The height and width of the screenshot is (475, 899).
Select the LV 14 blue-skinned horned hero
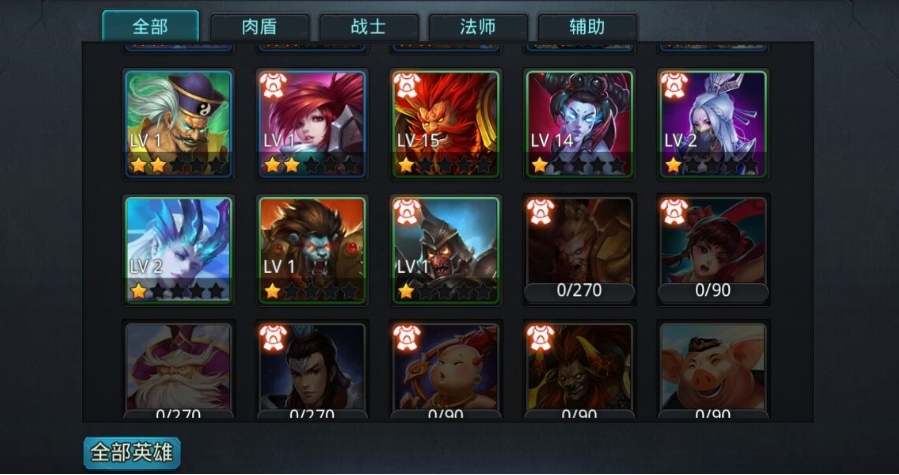[580, 123]
